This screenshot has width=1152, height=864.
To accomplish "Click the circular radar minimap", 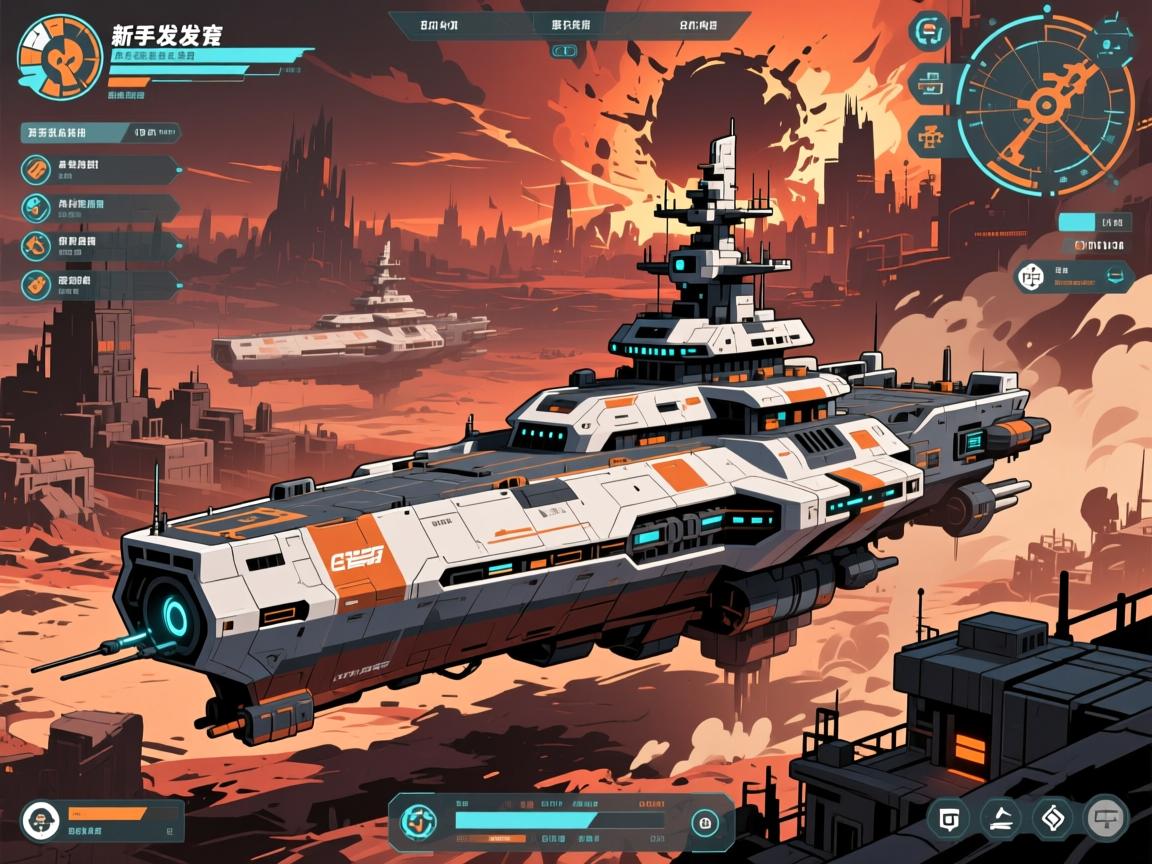I will [1044, 103].
